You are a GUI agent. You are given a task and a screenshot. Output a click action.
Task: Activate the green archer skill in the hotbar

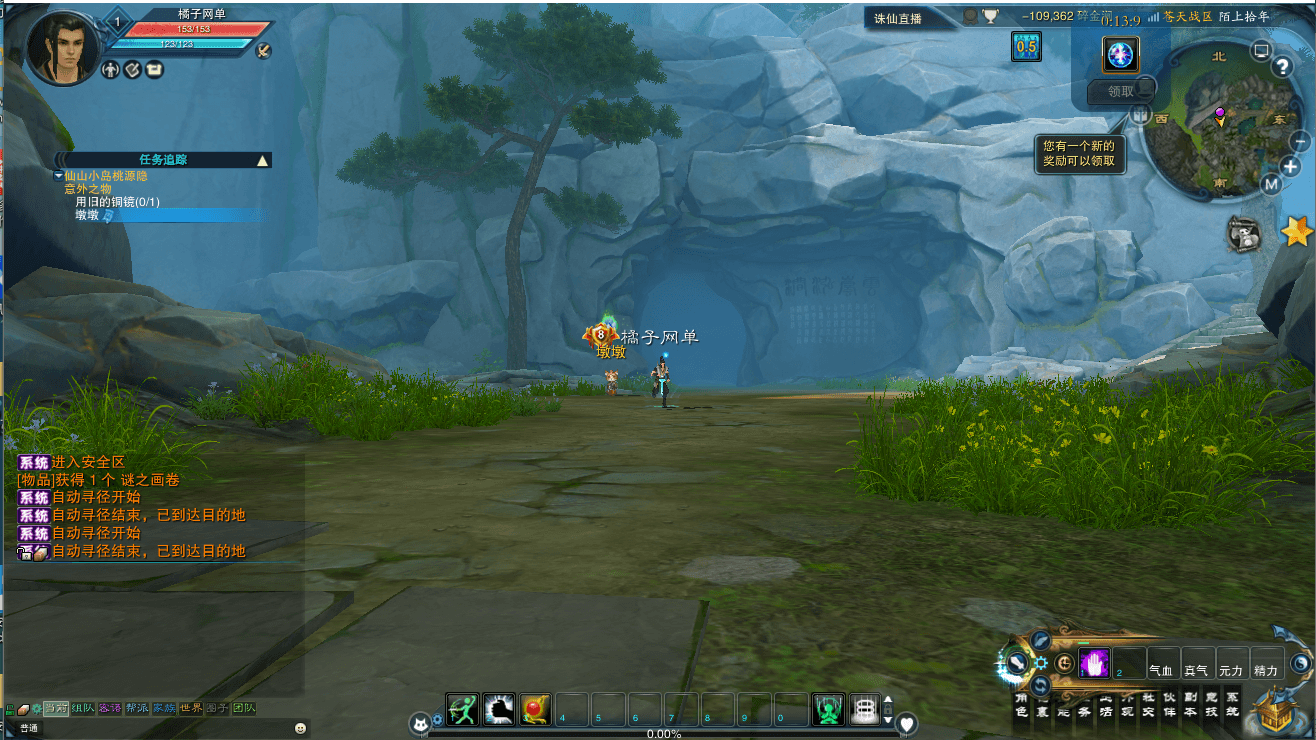pyautogui.click(x=463, y=709)
